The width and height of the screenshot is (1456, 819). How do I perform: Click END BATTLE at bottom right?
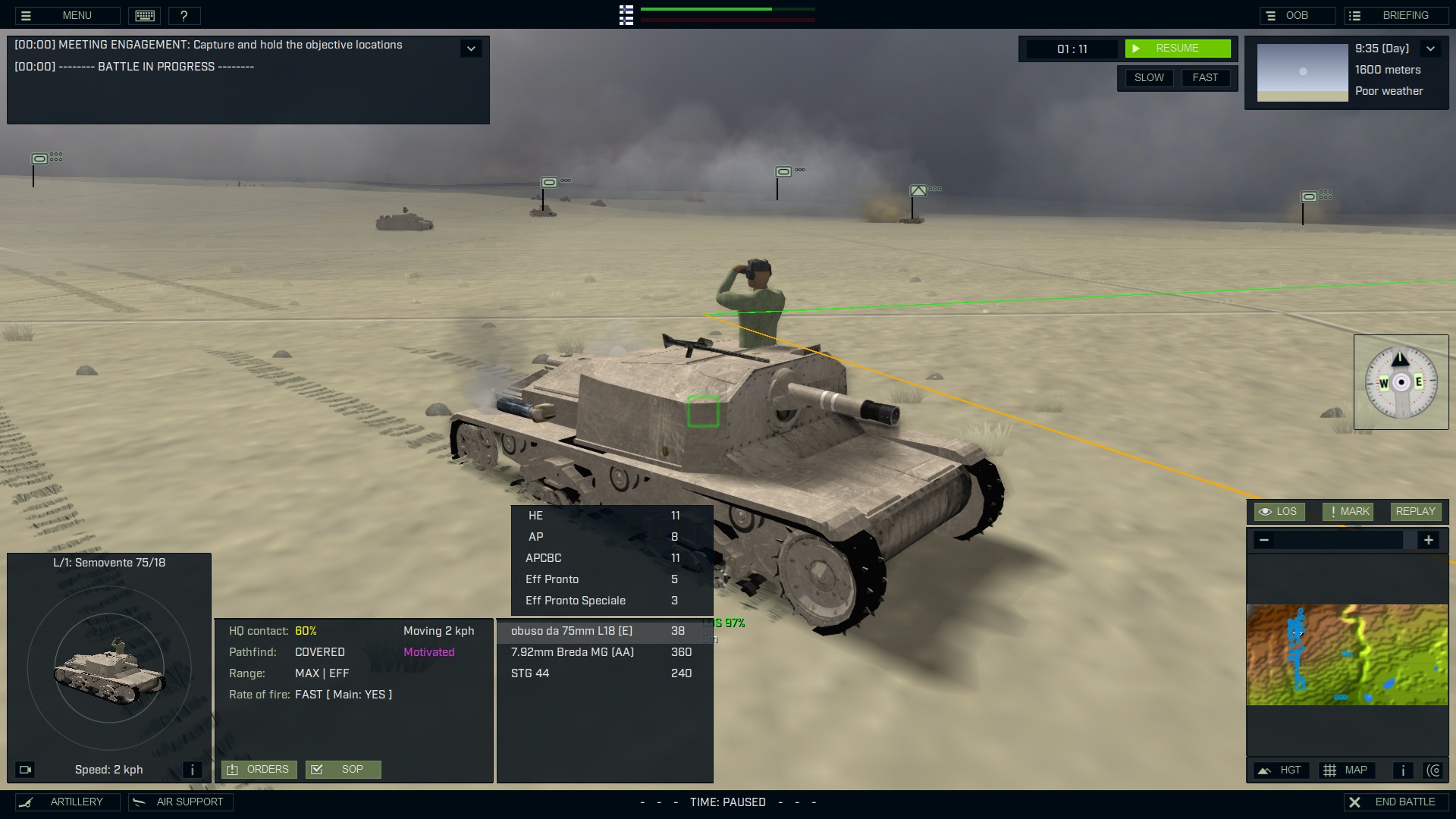[1396, 801]
